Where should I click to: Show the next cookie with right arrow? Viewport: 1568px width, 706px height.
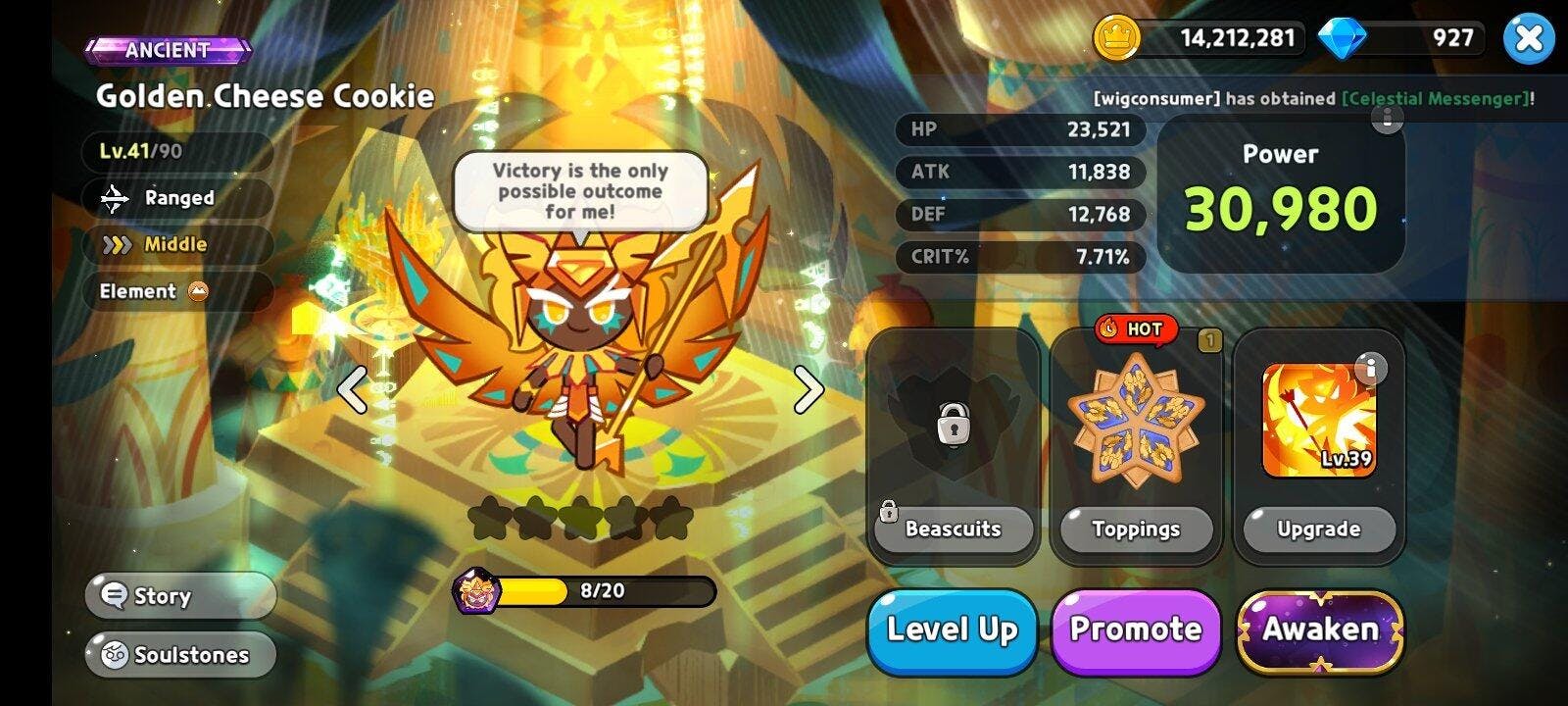808,390
